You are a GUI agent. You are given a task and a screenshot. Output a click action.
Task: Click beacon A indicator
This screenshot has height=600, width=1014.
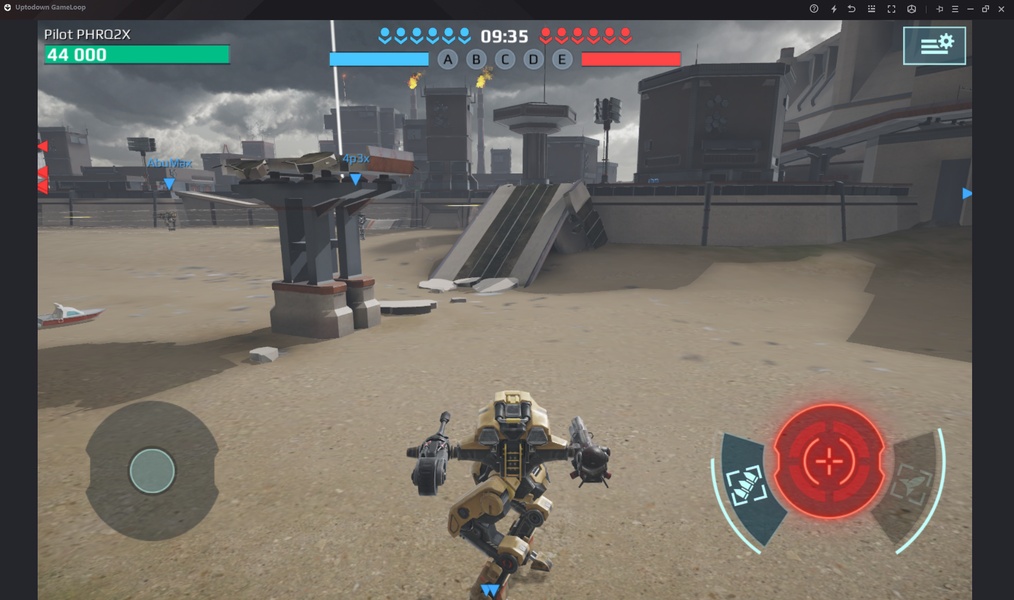[447, 60]
